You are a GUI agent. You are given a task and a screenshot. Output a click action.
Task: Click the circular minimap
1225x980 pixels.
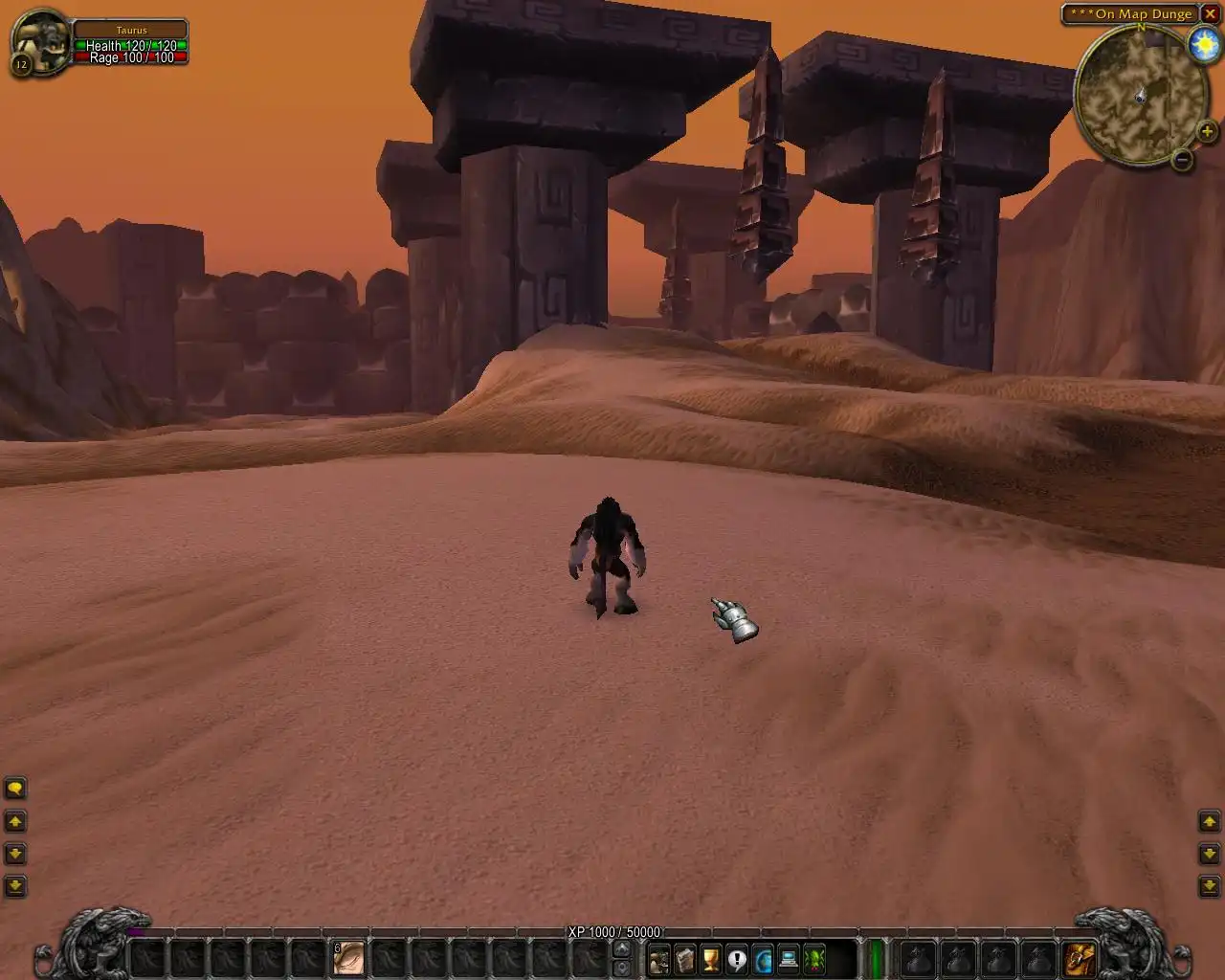tap(1140, 95)
